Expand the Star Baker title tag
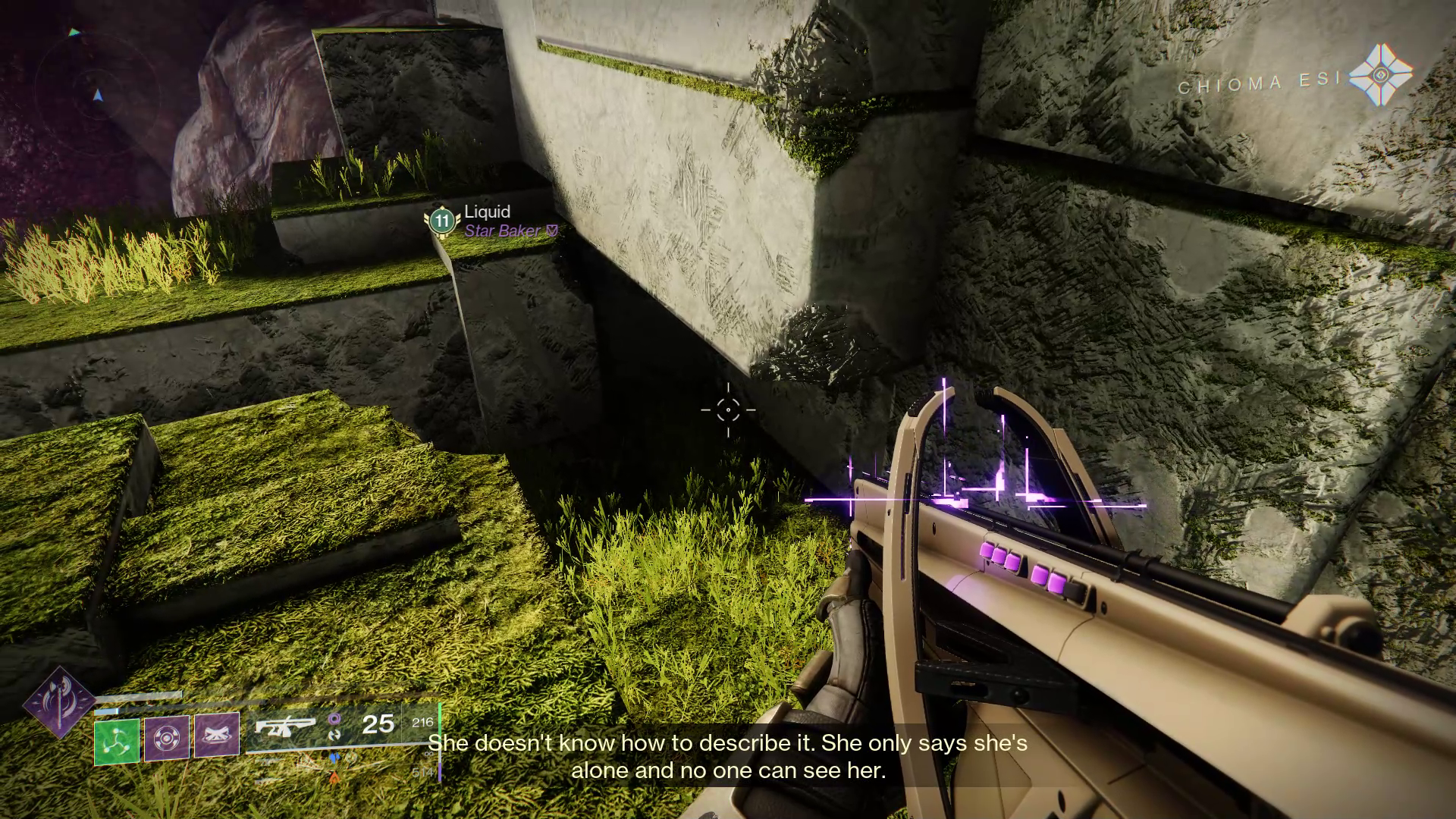This screenshot has width=1456, height=819. click(504, 232)
